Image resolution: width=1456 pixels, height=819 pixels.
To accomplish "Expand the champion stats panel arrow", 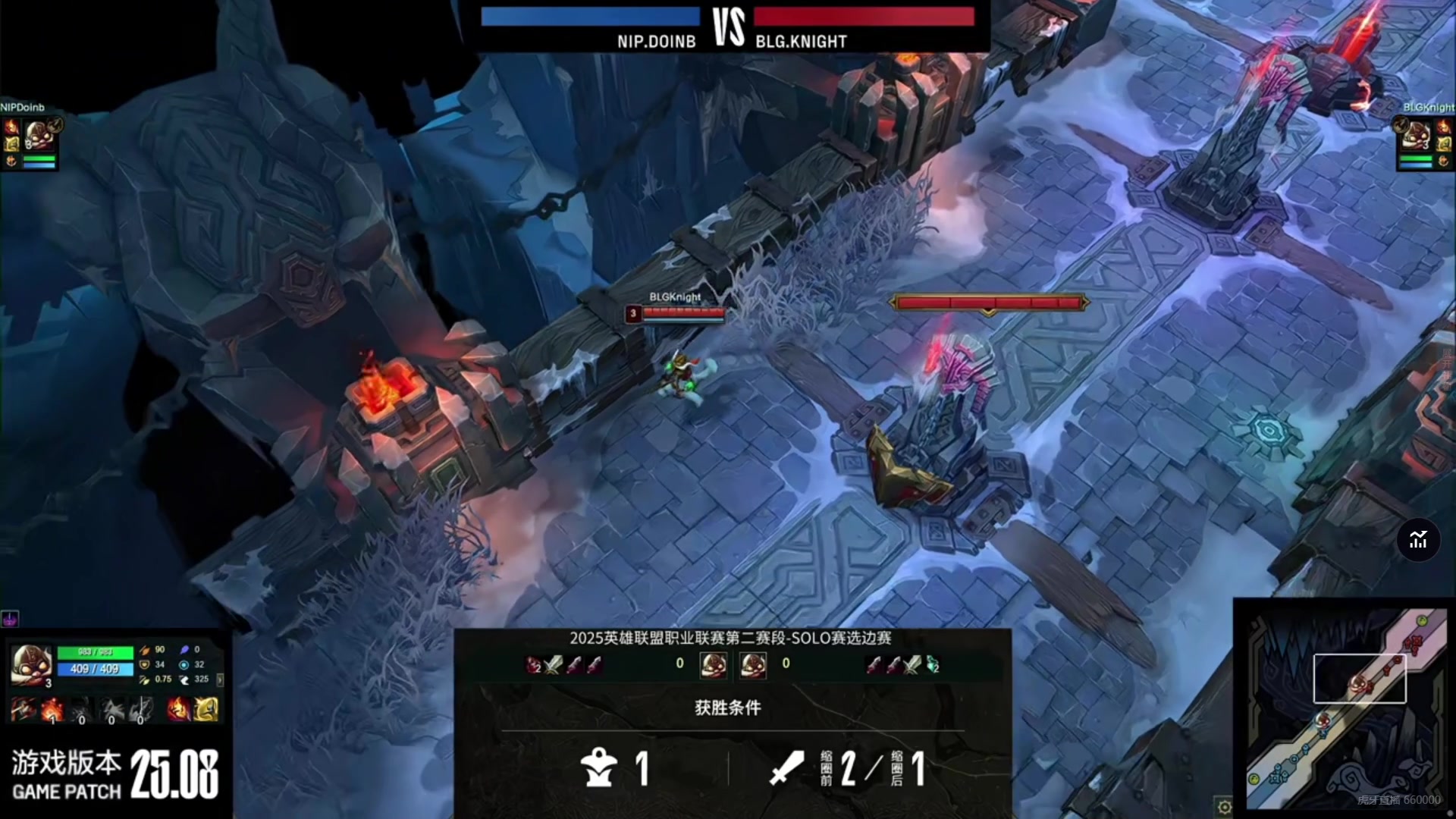I will pos(220,679).
